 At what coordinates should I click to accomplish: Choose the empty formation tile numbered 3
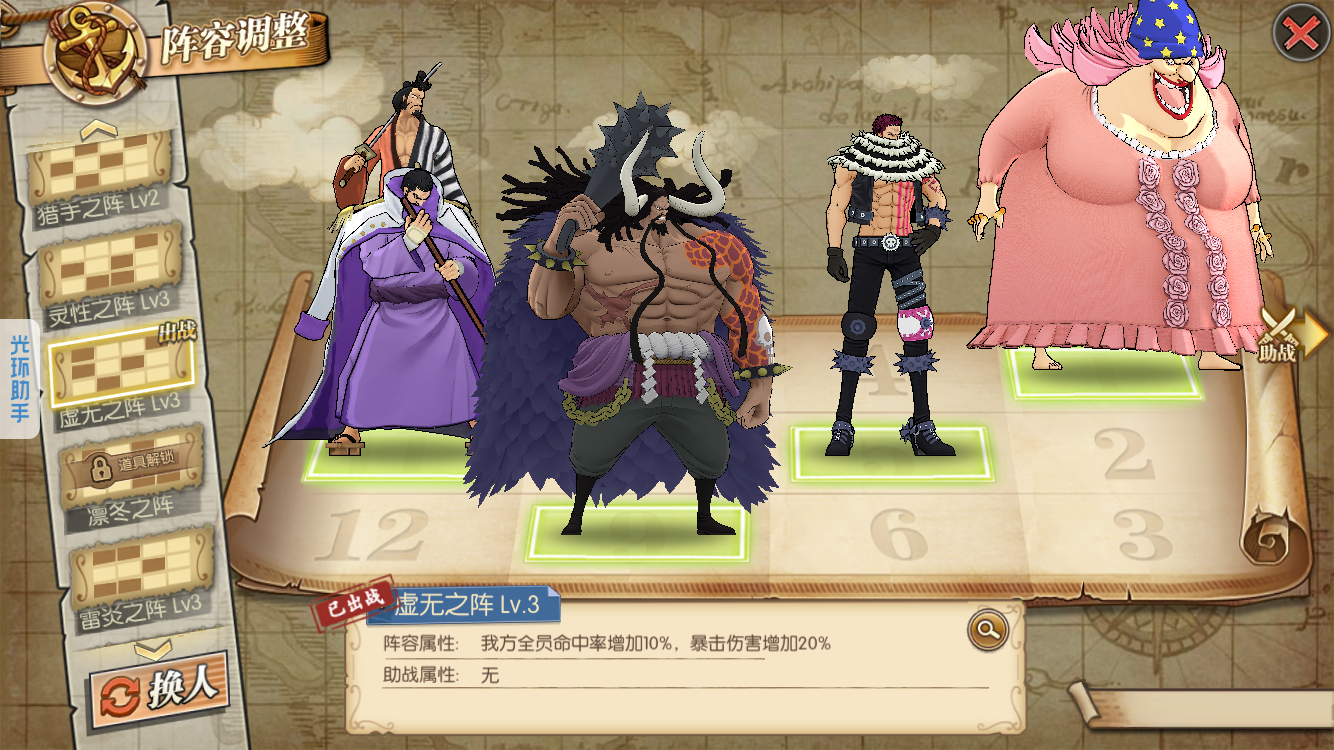[1143, 535]
